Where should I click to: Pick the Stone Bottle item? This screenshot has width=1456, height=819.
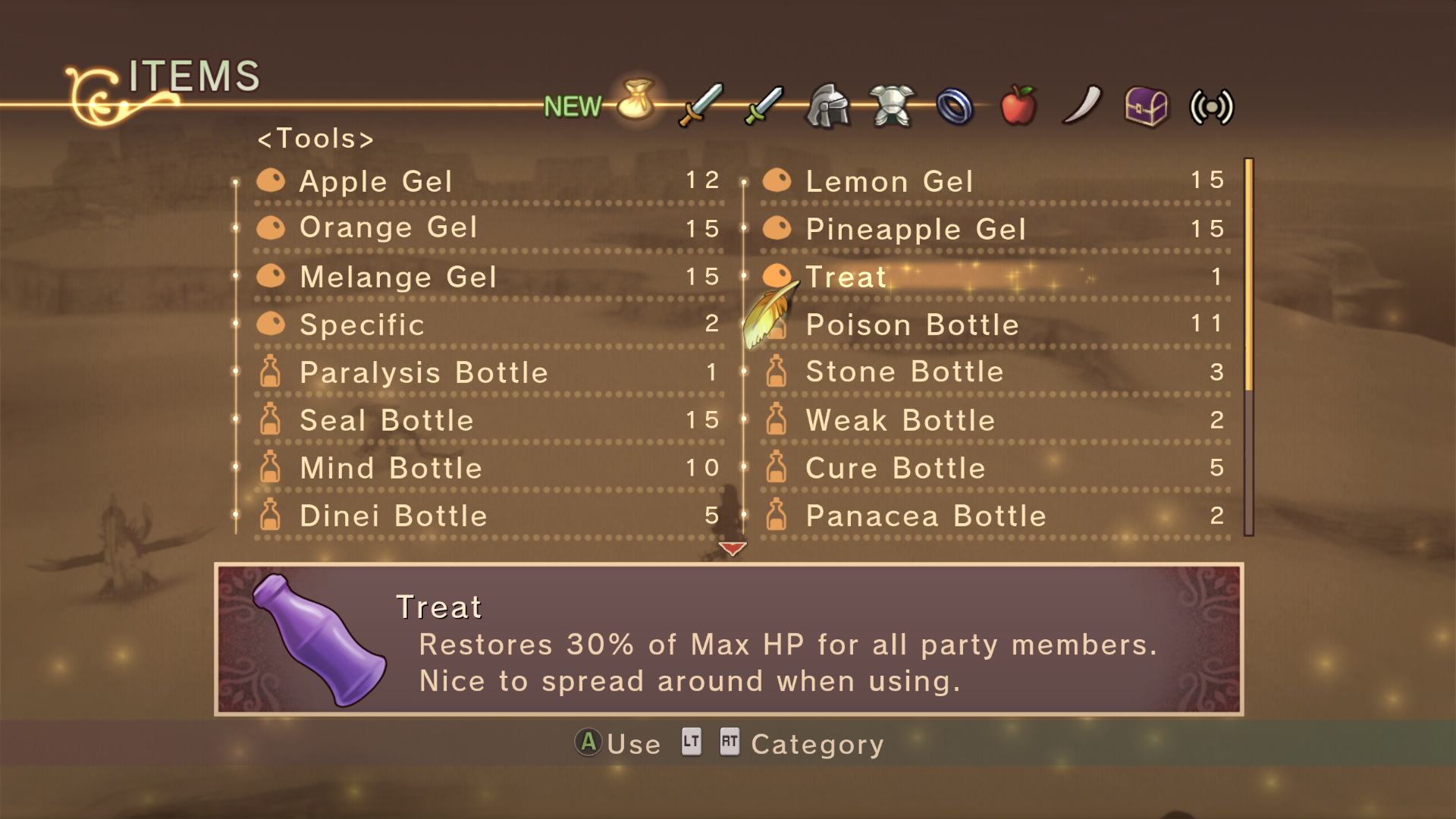(904, 372)
